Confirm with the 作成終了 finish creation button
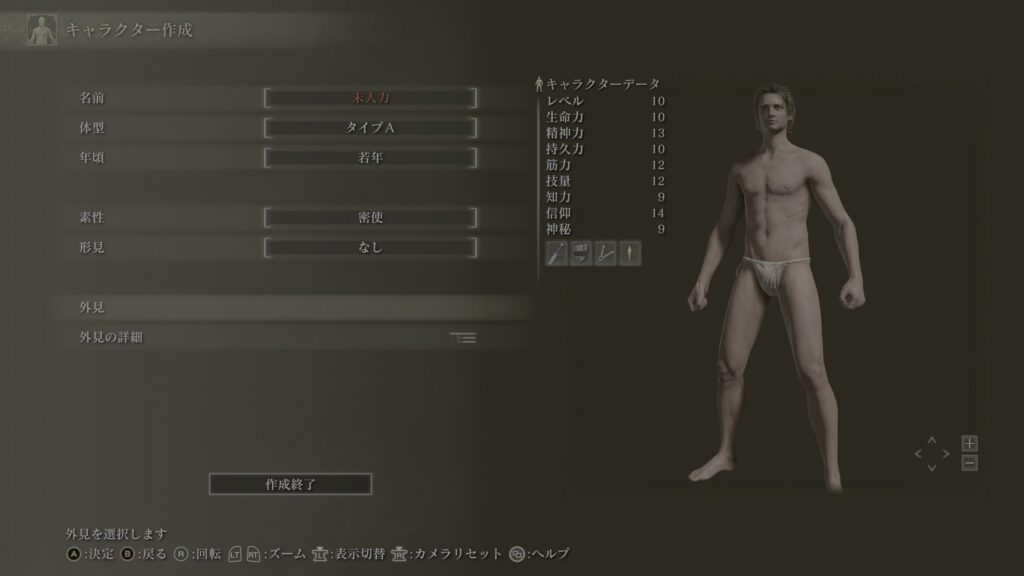 coord(290,484)
